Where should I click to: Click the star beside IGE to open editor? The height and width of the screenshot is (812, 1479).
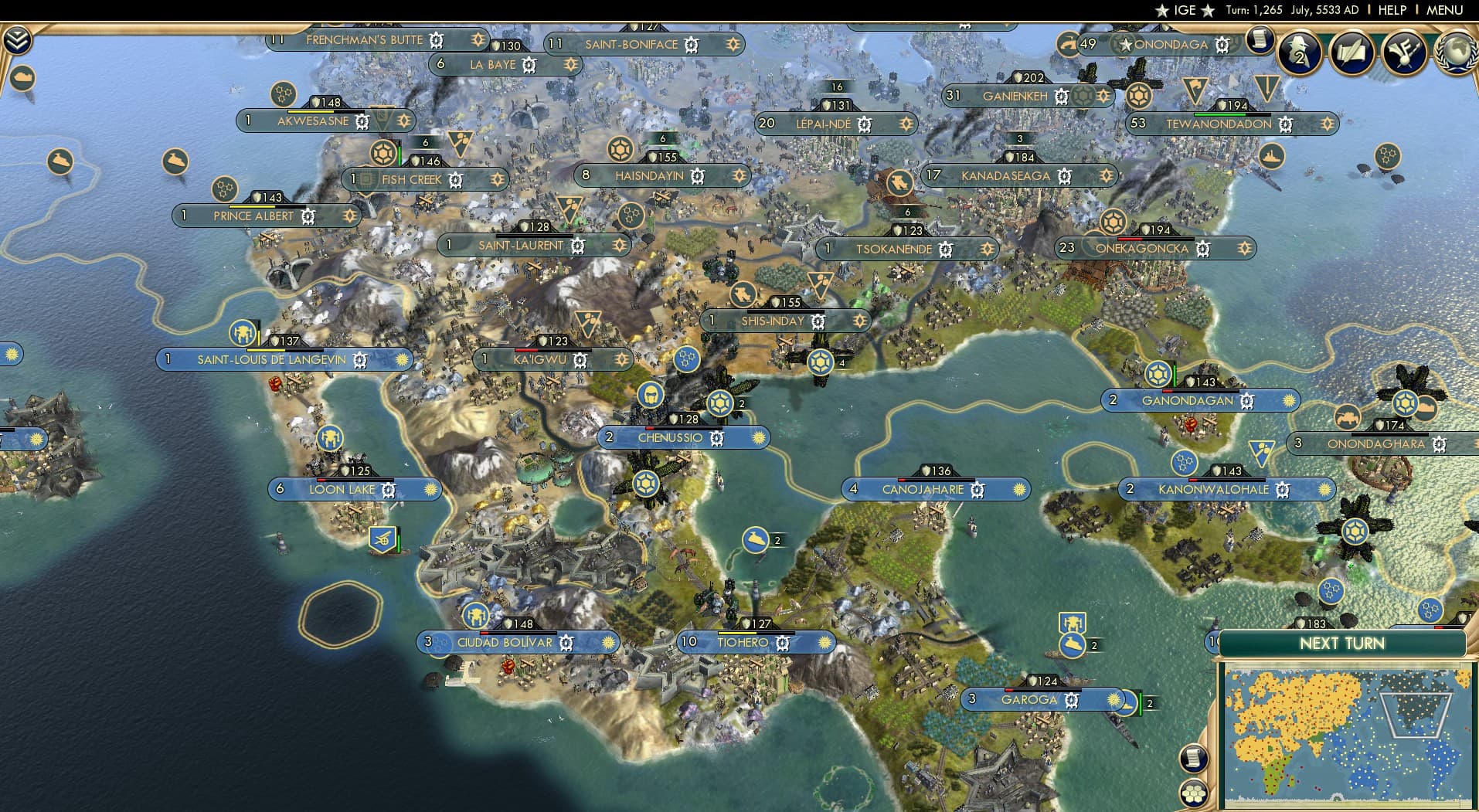pyautogui.click(x=1163, y=10)
